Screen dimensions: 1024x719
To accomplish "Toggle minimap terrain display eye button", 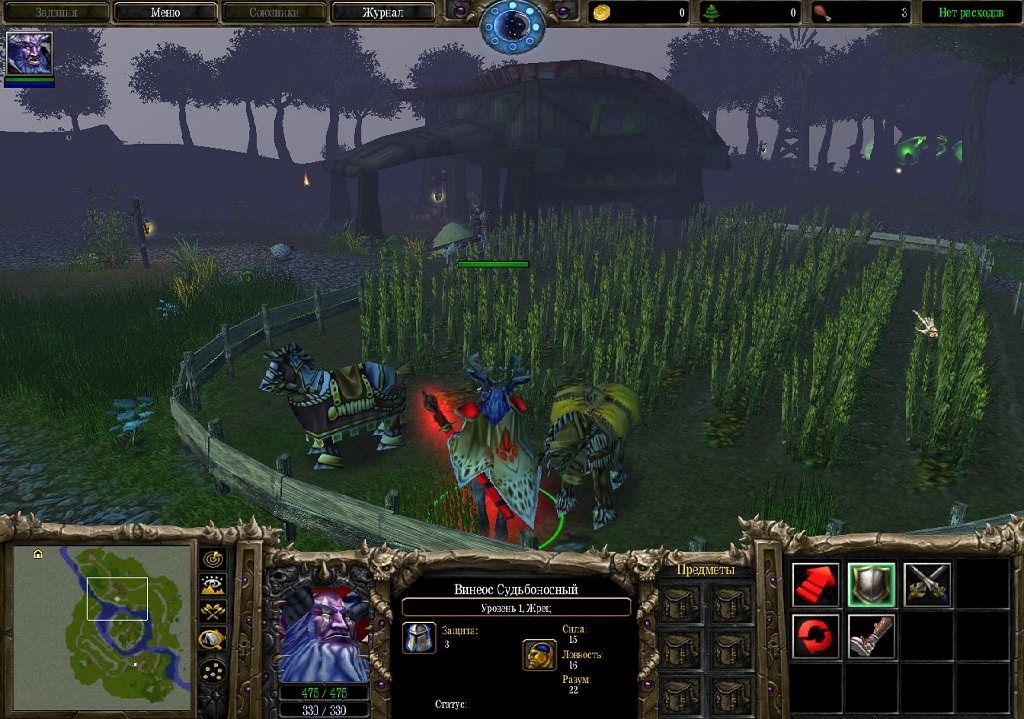I will coord(213,585).
